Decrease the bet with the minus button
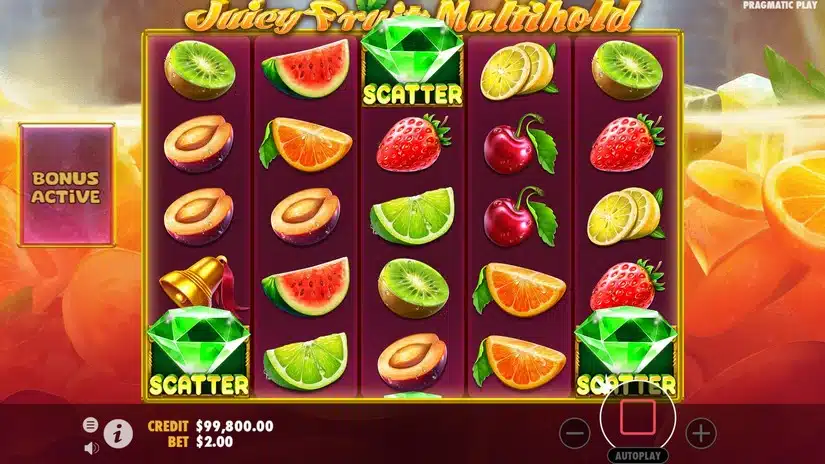Image resolution: width=825 pixels, height=464 pixels. [575, 433]
